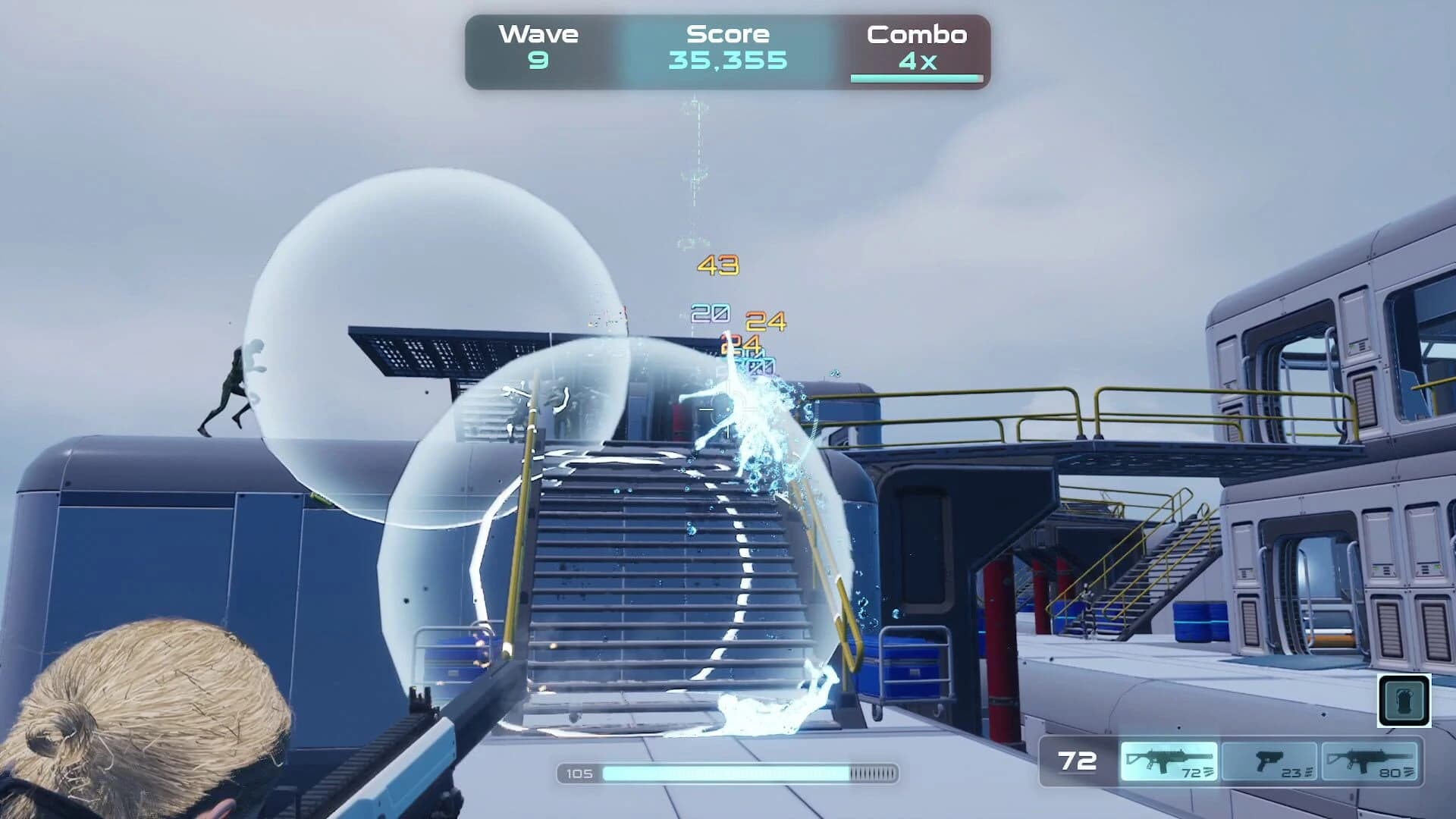Switch to the Wave tab on the HUD

[538, 33]
